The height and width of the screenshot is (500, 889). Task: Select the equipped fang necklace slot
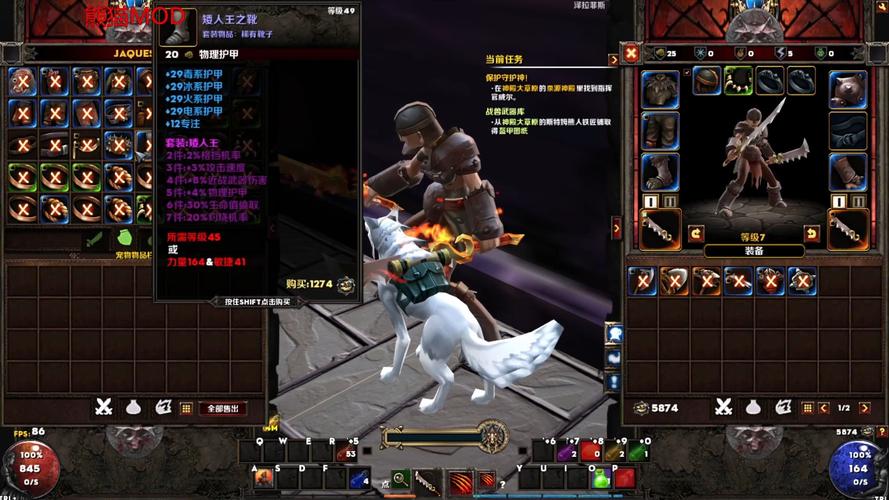point(738,81)
